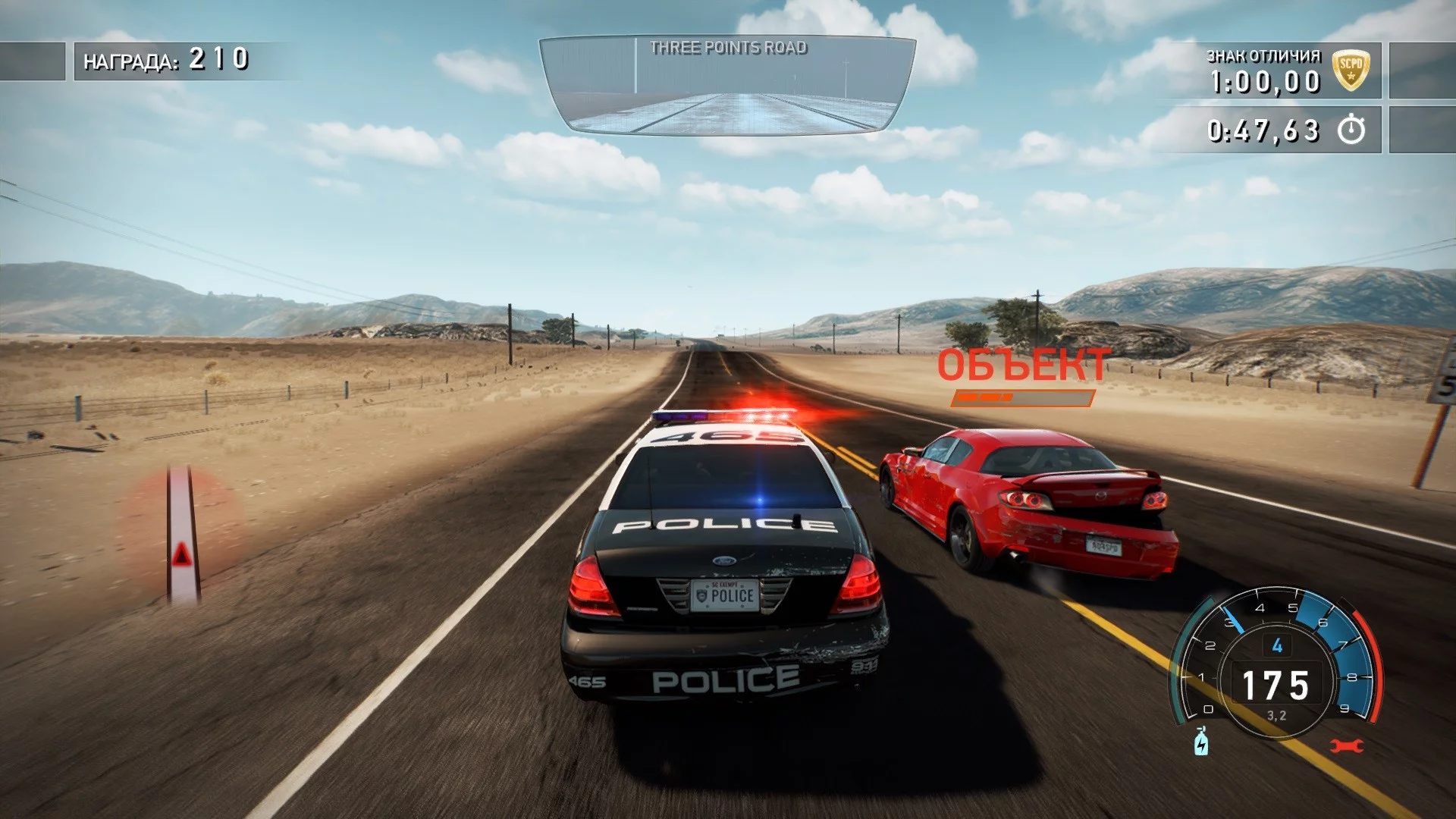Select the route progress strip minimap
The image size is (1456, 819).
tap(183, 535)
